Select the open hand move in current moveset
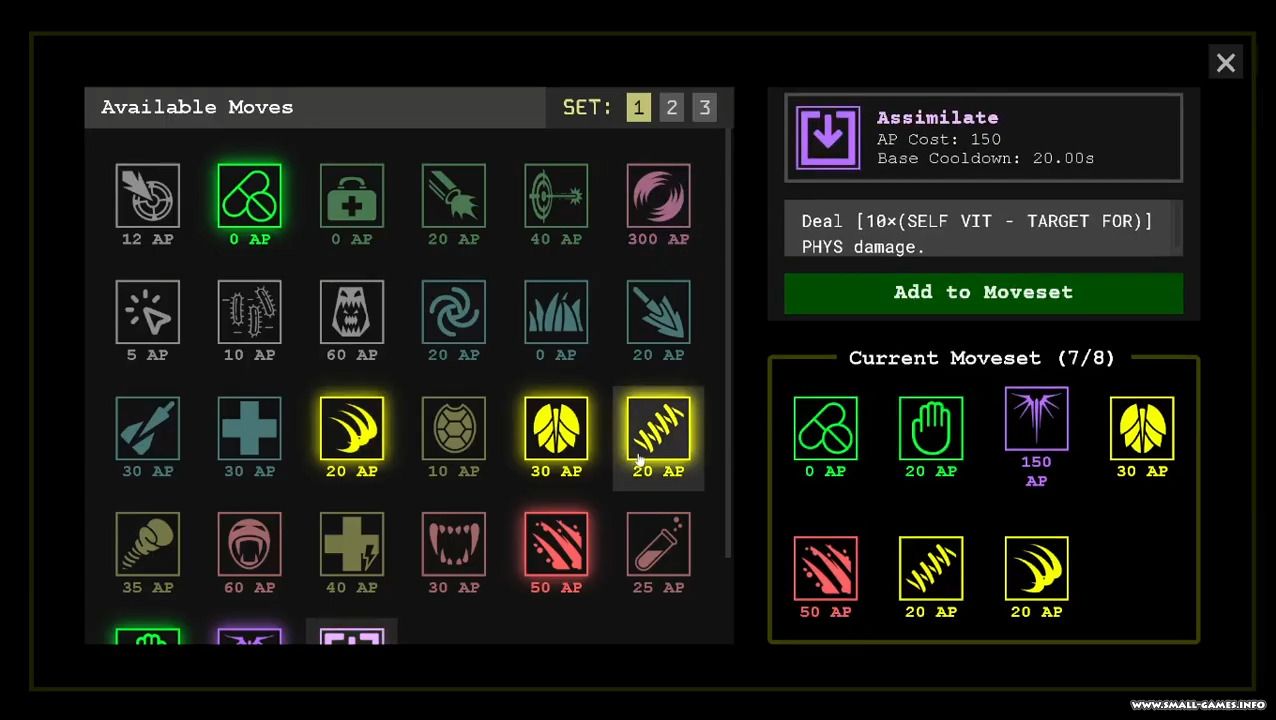Viewport: 1276px width, 720px height. (930, 428)
